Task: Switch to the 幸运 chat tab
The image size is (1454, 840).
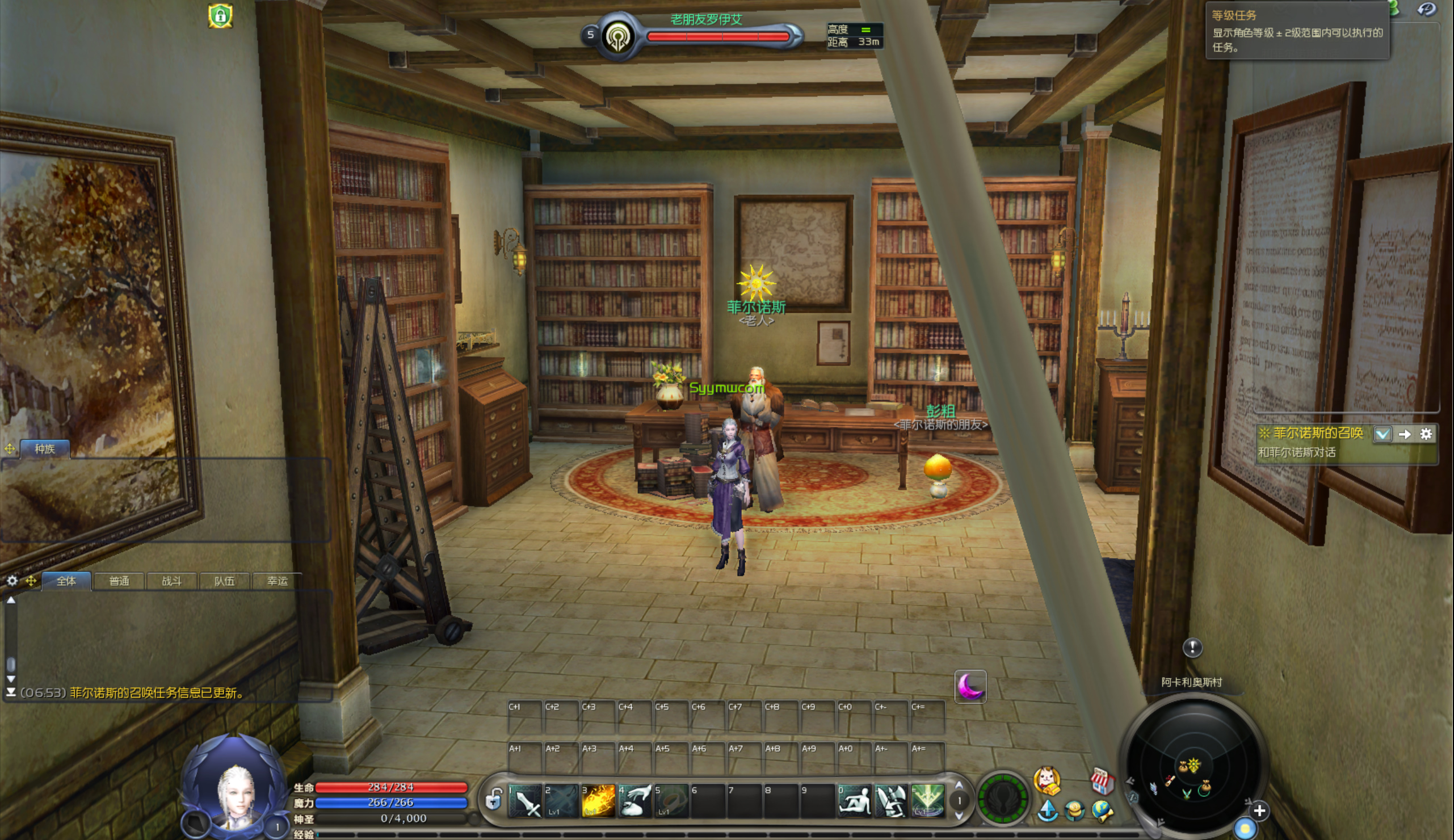Action: (x=278, y=581)
